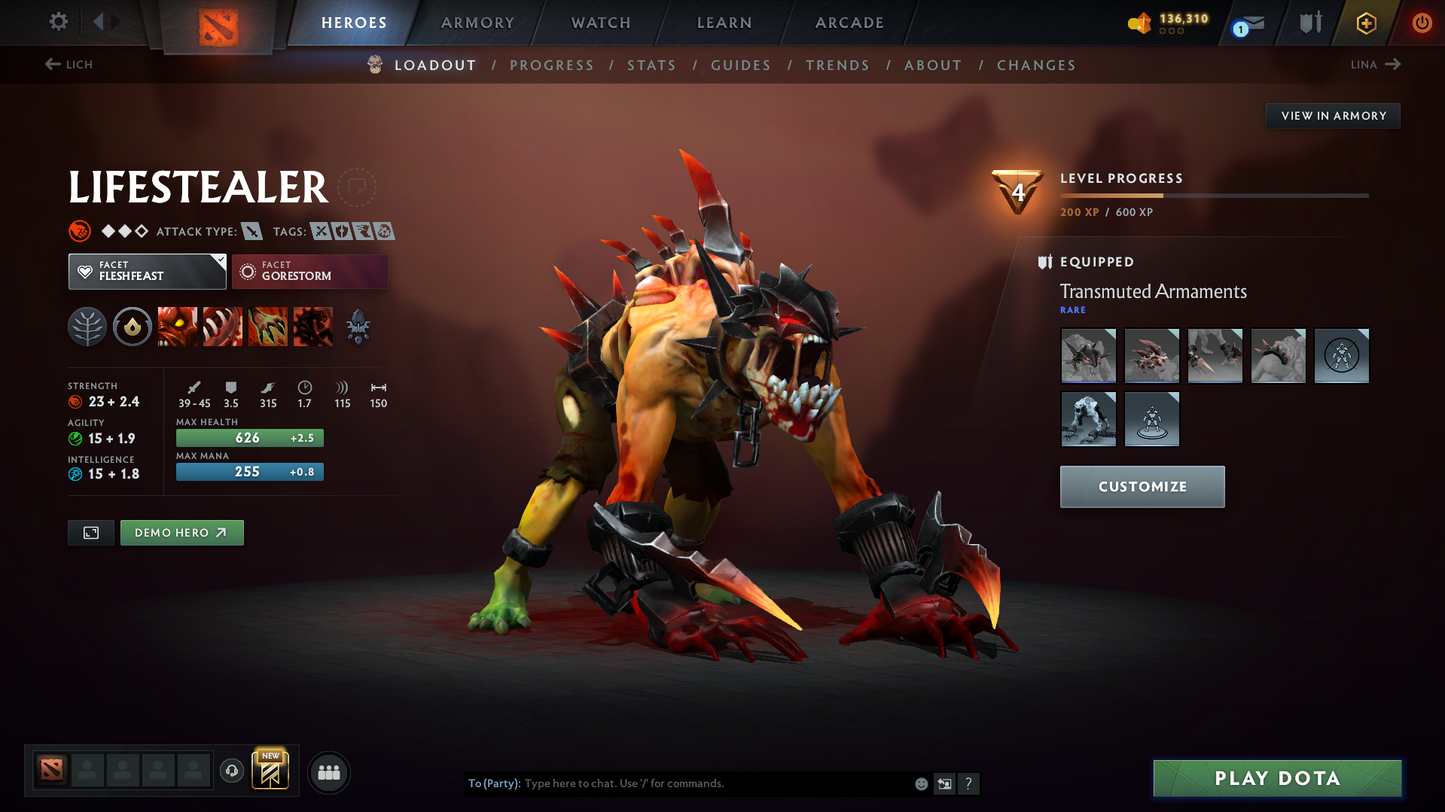Click the innate ability droplet icon

(132, 327)
